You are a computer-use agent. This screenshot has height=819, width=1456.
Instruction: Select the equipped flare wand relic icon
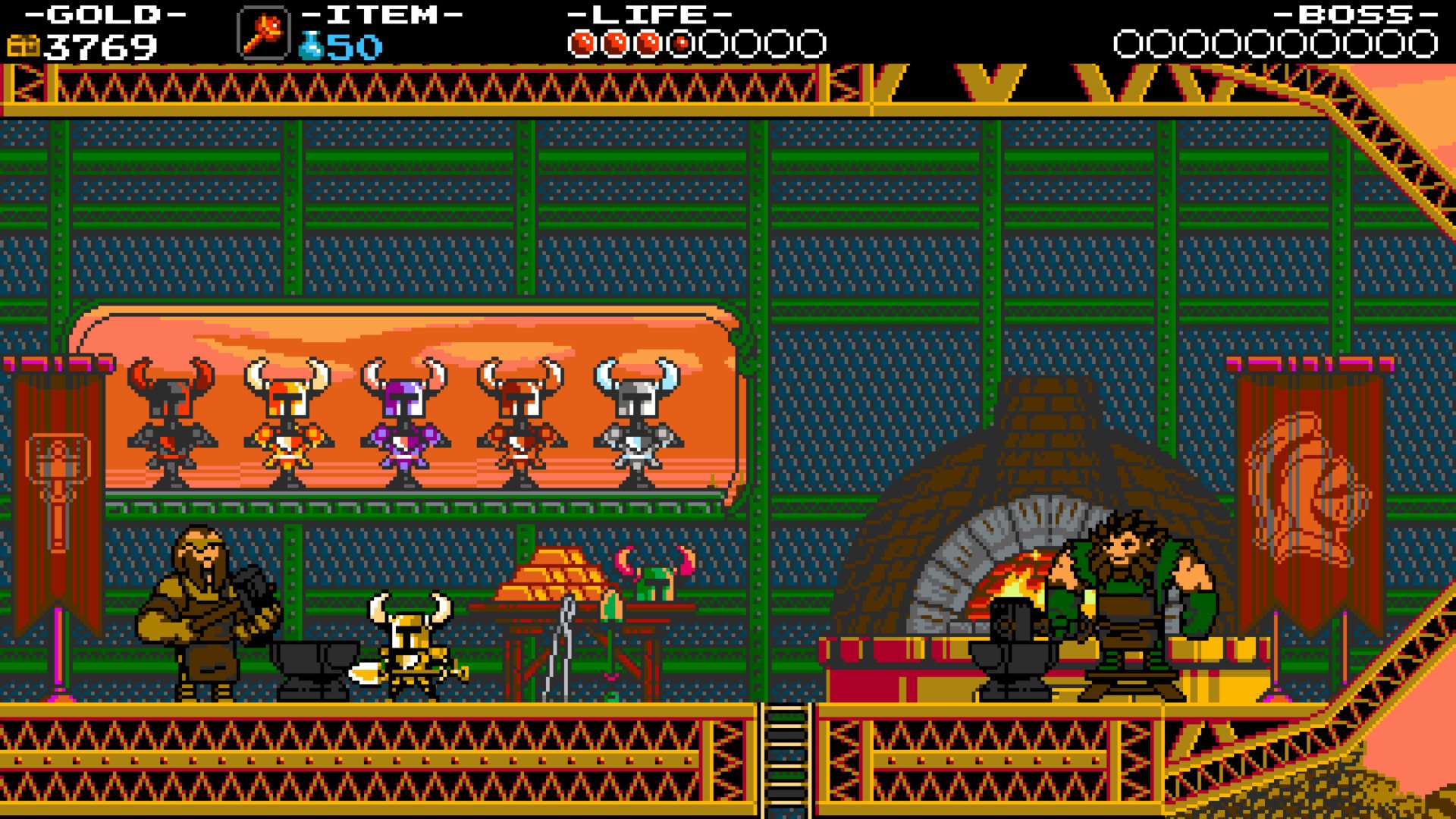tap(263, 33)
